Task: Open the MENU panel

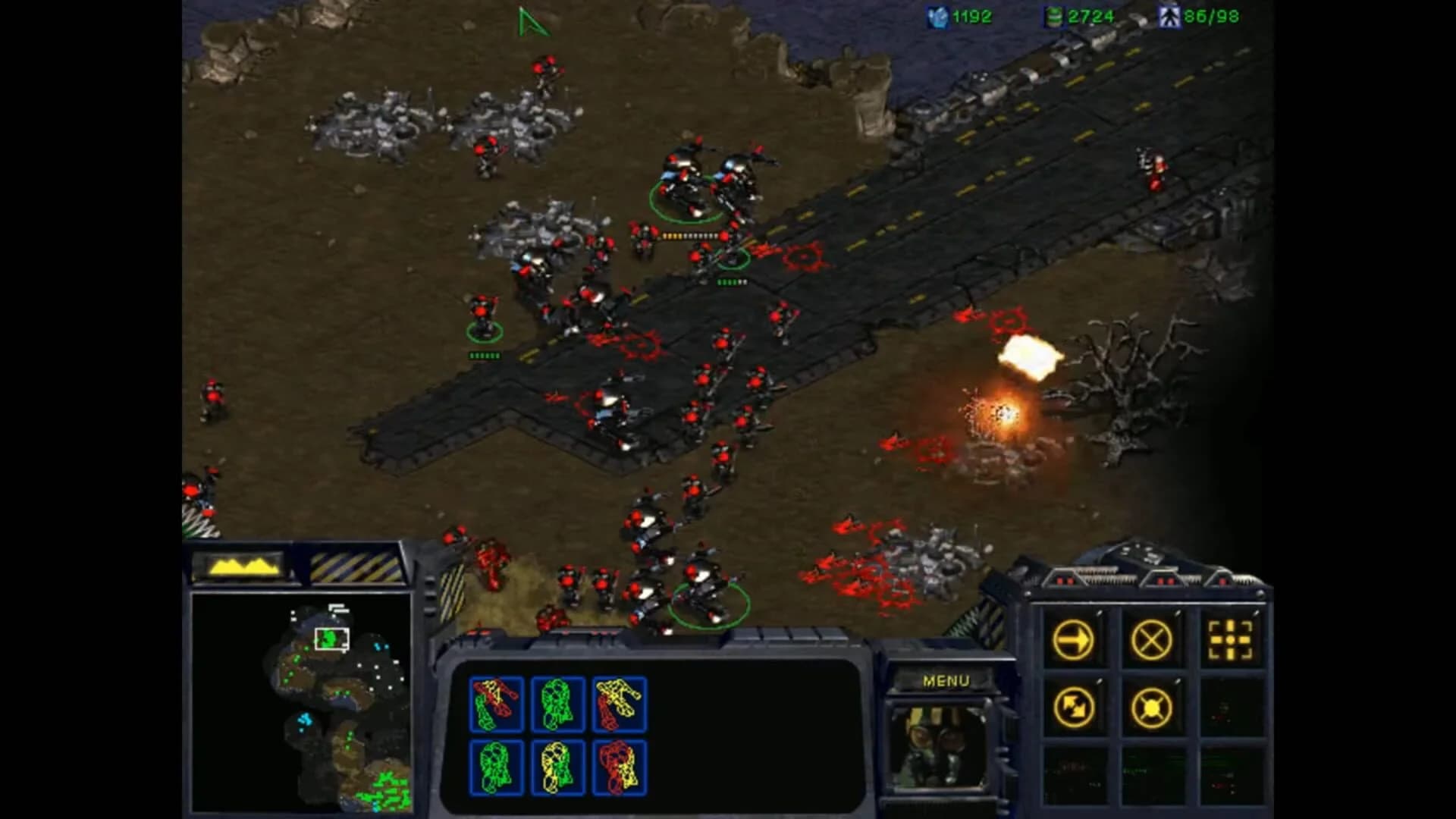Action: point(946,680)
